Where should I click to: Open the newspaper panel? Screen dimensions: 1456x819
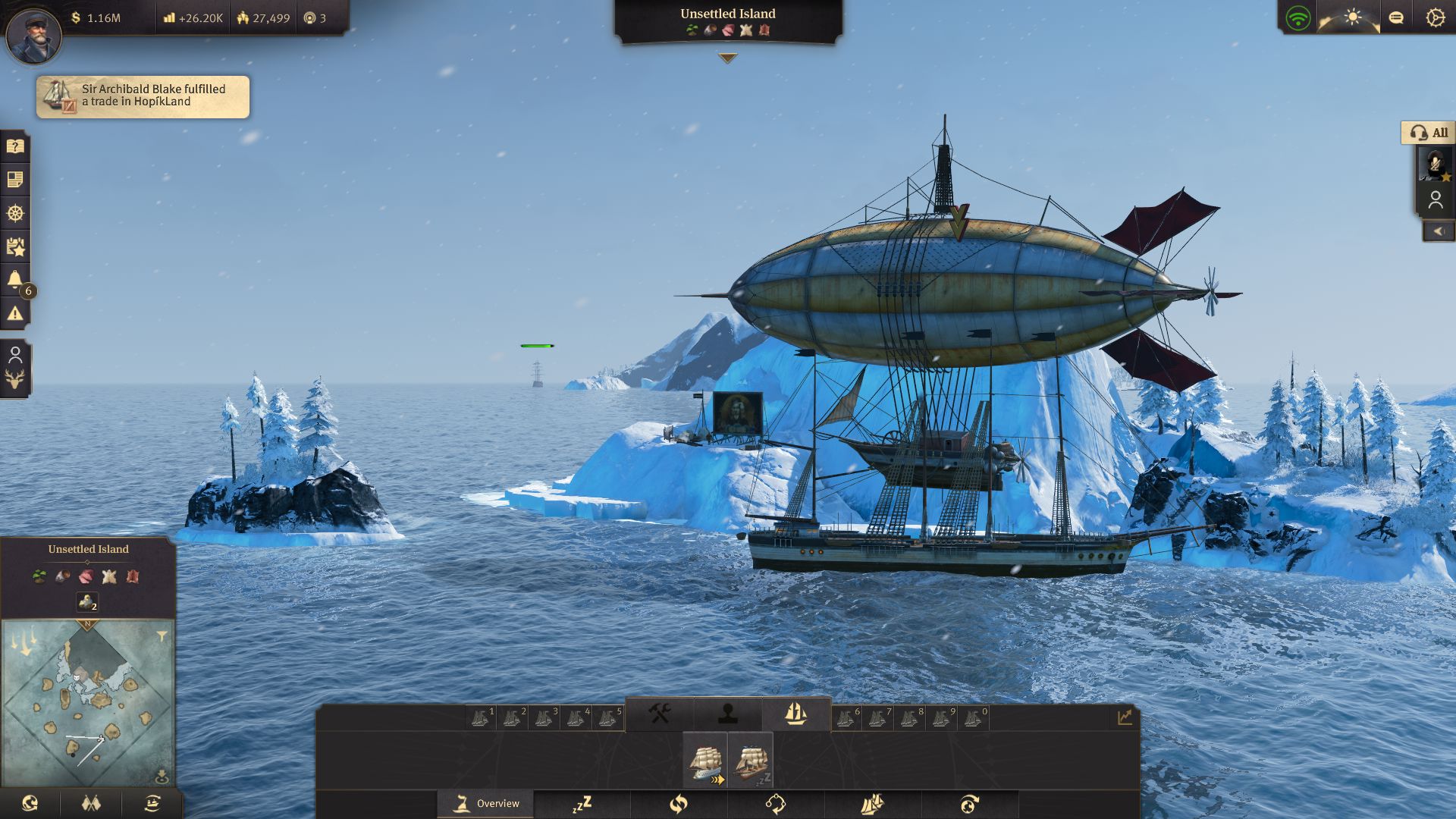(x=15, y=180)
